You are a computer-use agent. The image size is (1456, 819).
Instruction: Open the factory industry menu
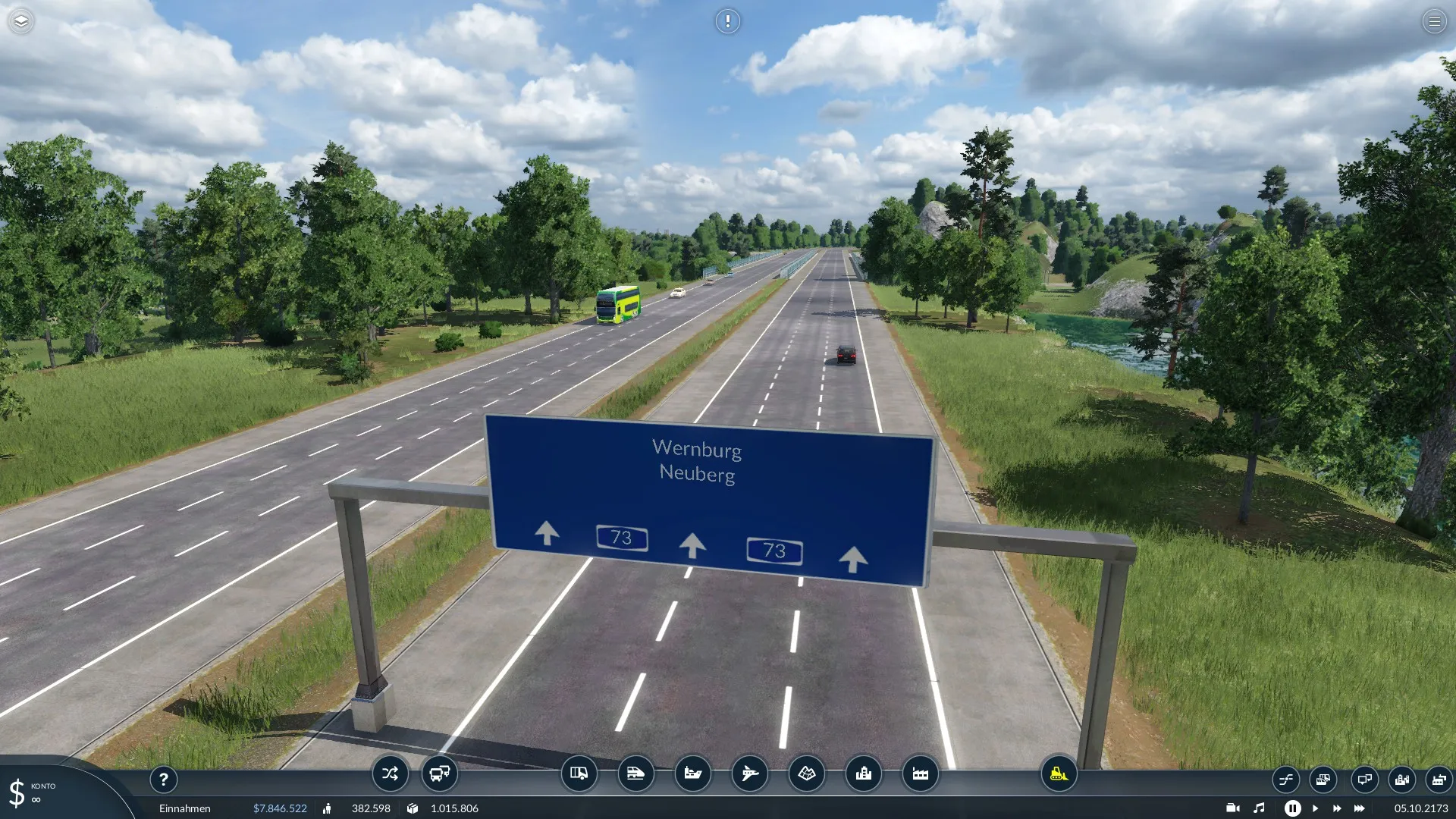click(920, 773)
